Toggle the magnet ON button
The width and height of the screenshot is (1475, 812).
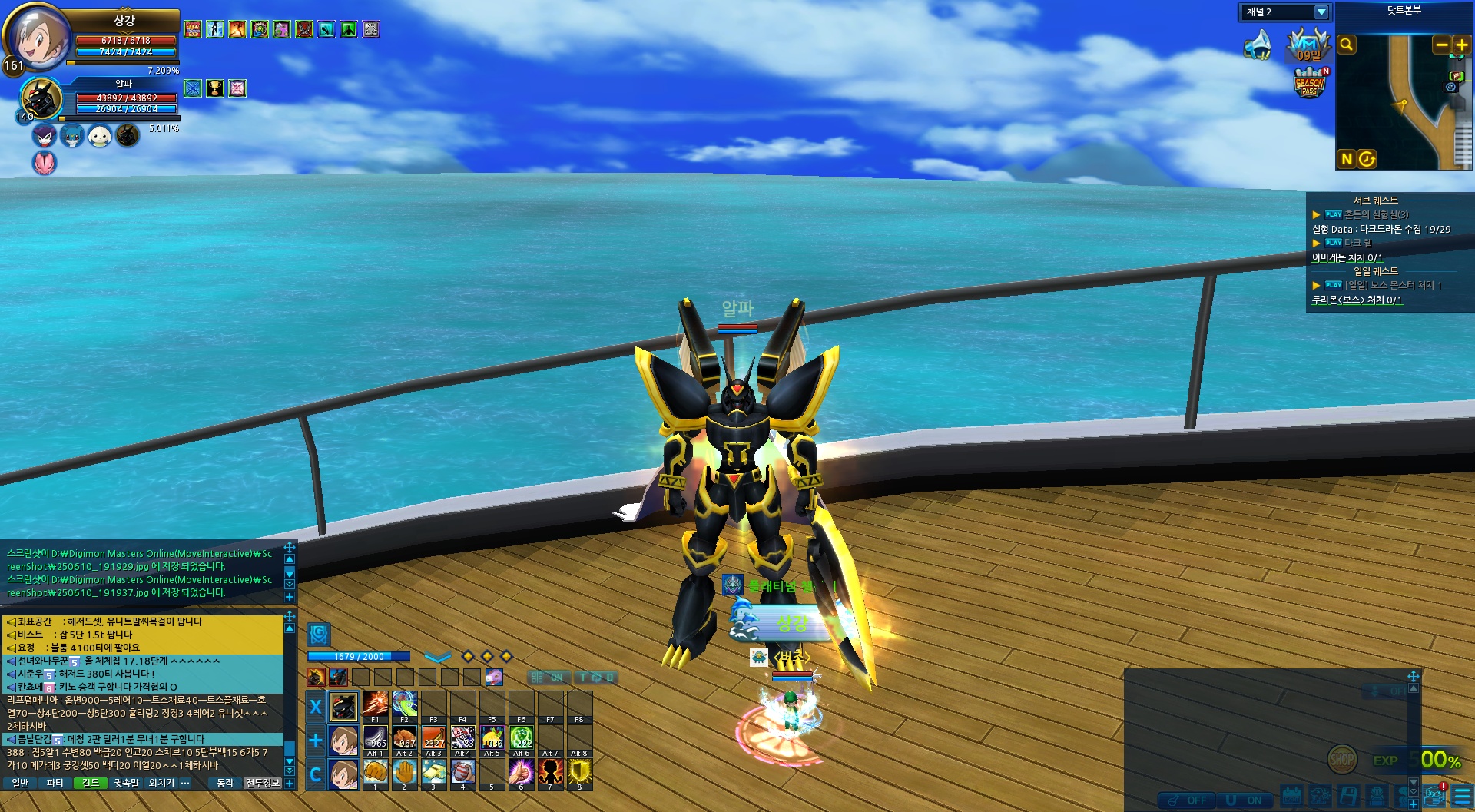click(x=1245, y=800)
